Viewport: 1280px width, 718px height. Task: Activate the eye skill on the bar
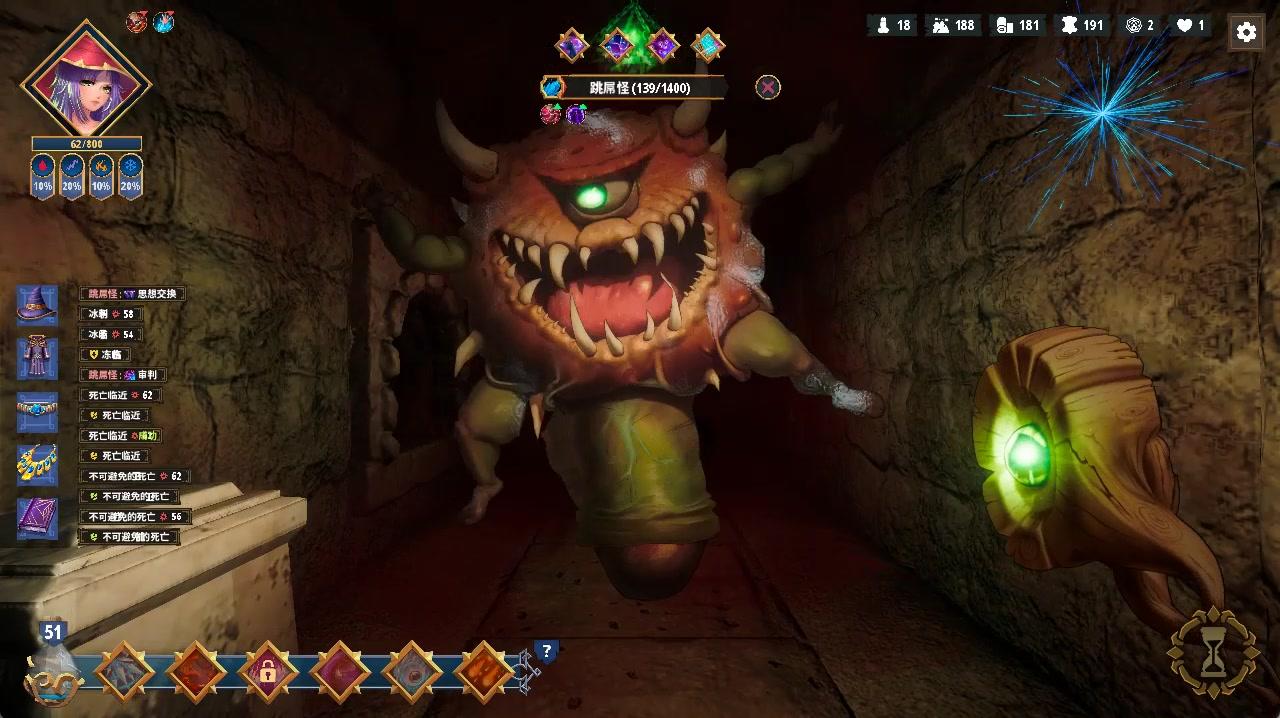click(x=410, y=671)
